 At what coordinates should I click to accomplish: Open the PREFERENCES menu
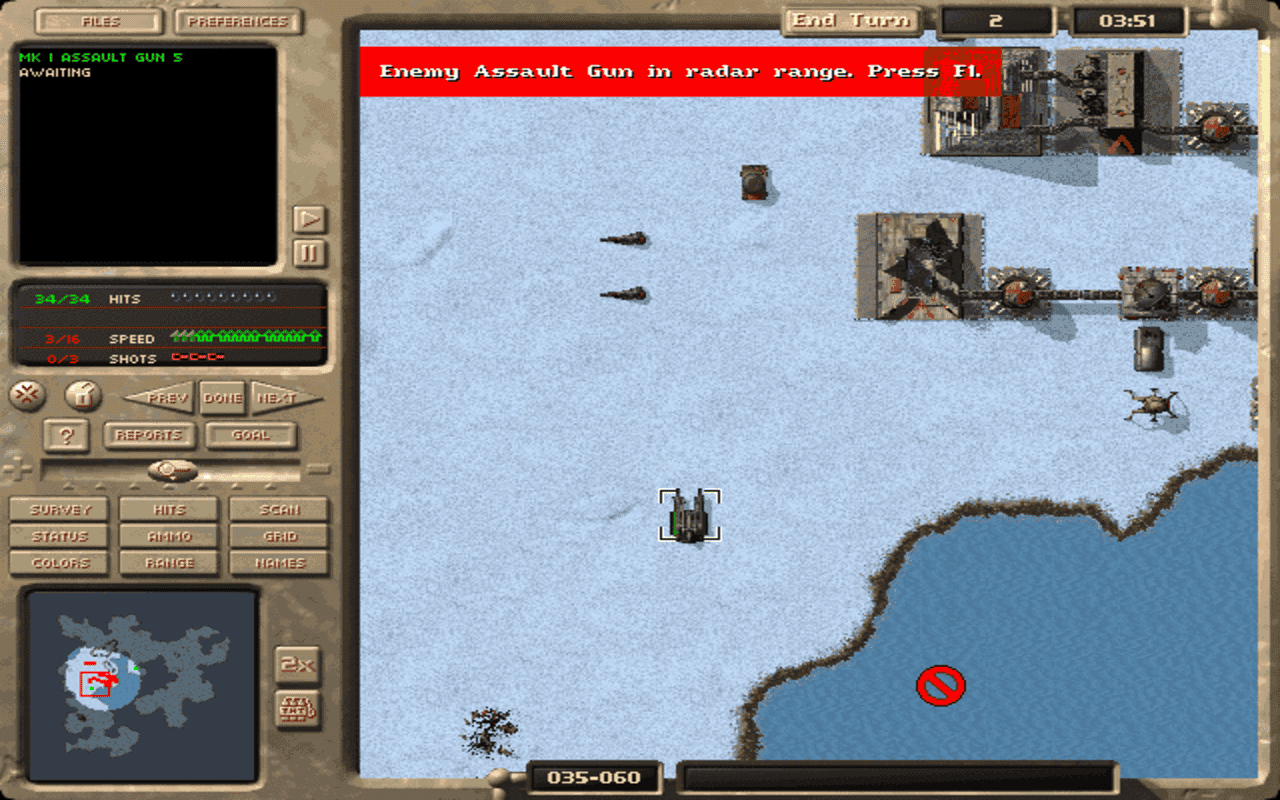[x=237, y=21]
